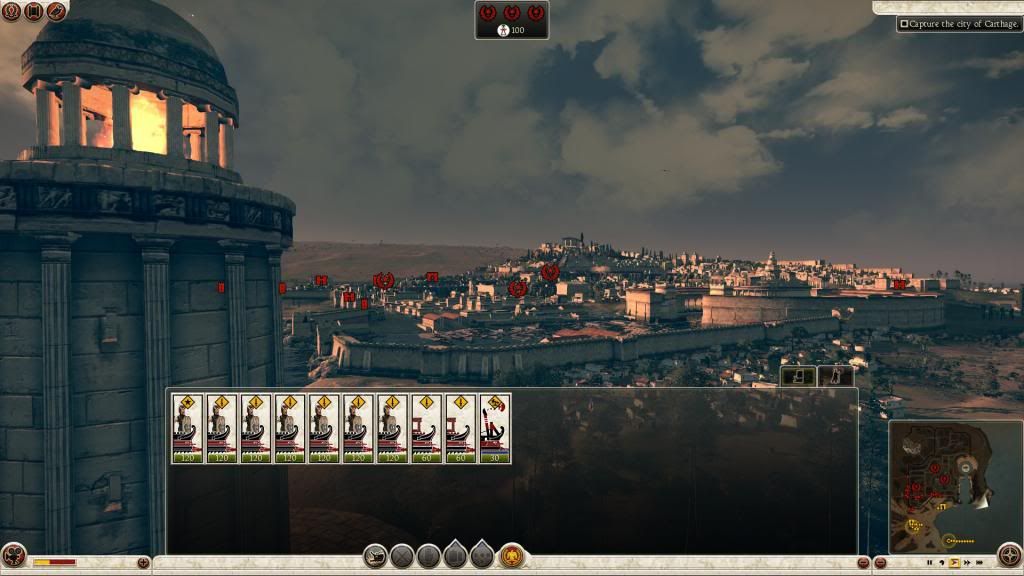Click the ship icon button in bottom bar
The width and height of the screenshot is (1024, 576).
pyautogui.click(x=375, y=557)
